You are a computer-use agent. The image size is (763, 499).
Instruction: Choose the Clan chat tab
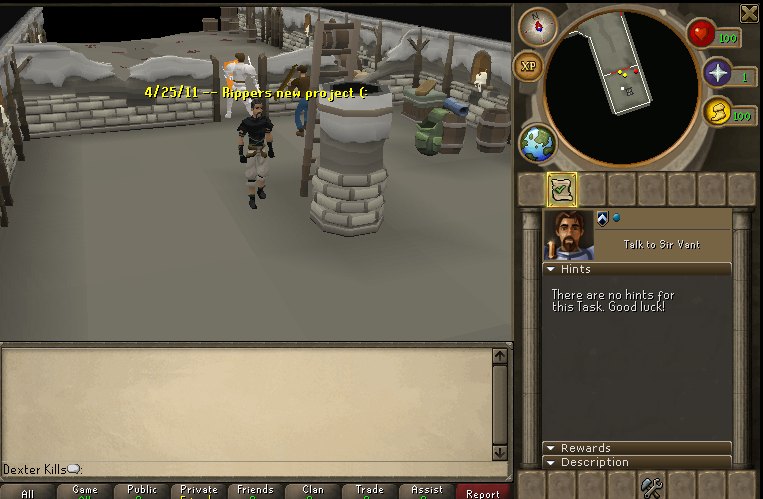pos(313,491)
